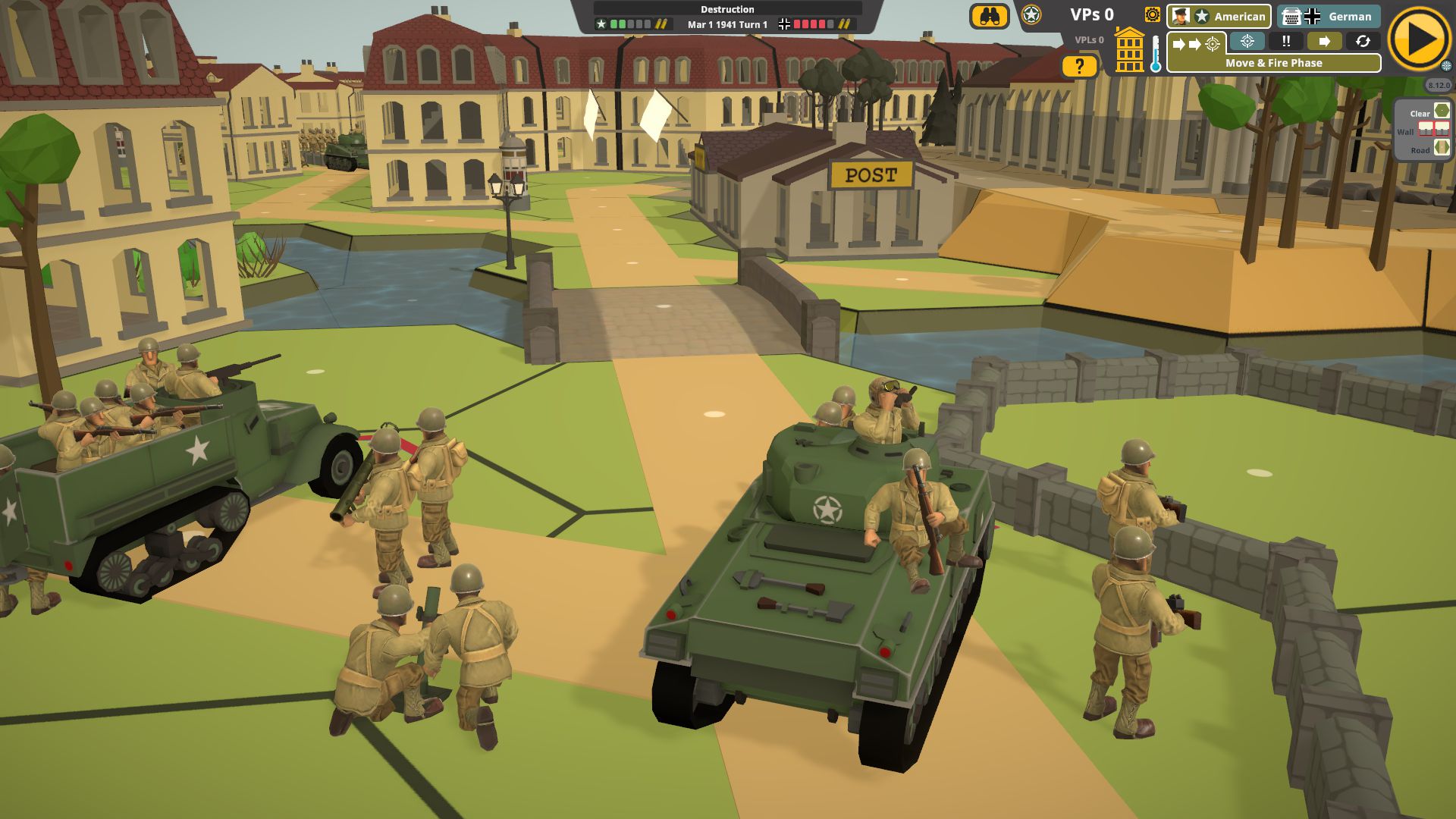Choose the circular arrows phase button
The height and width of the screenshot is (819, 1456).
coord(1363,42)
